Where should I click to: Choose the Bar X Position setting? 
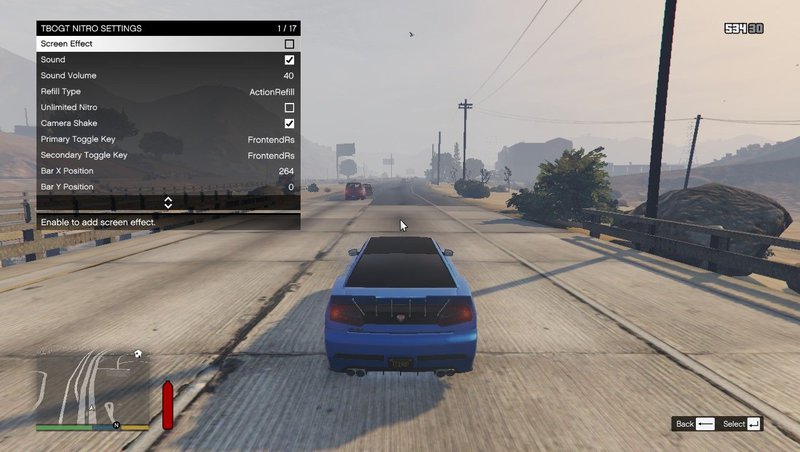click(168, 171)
